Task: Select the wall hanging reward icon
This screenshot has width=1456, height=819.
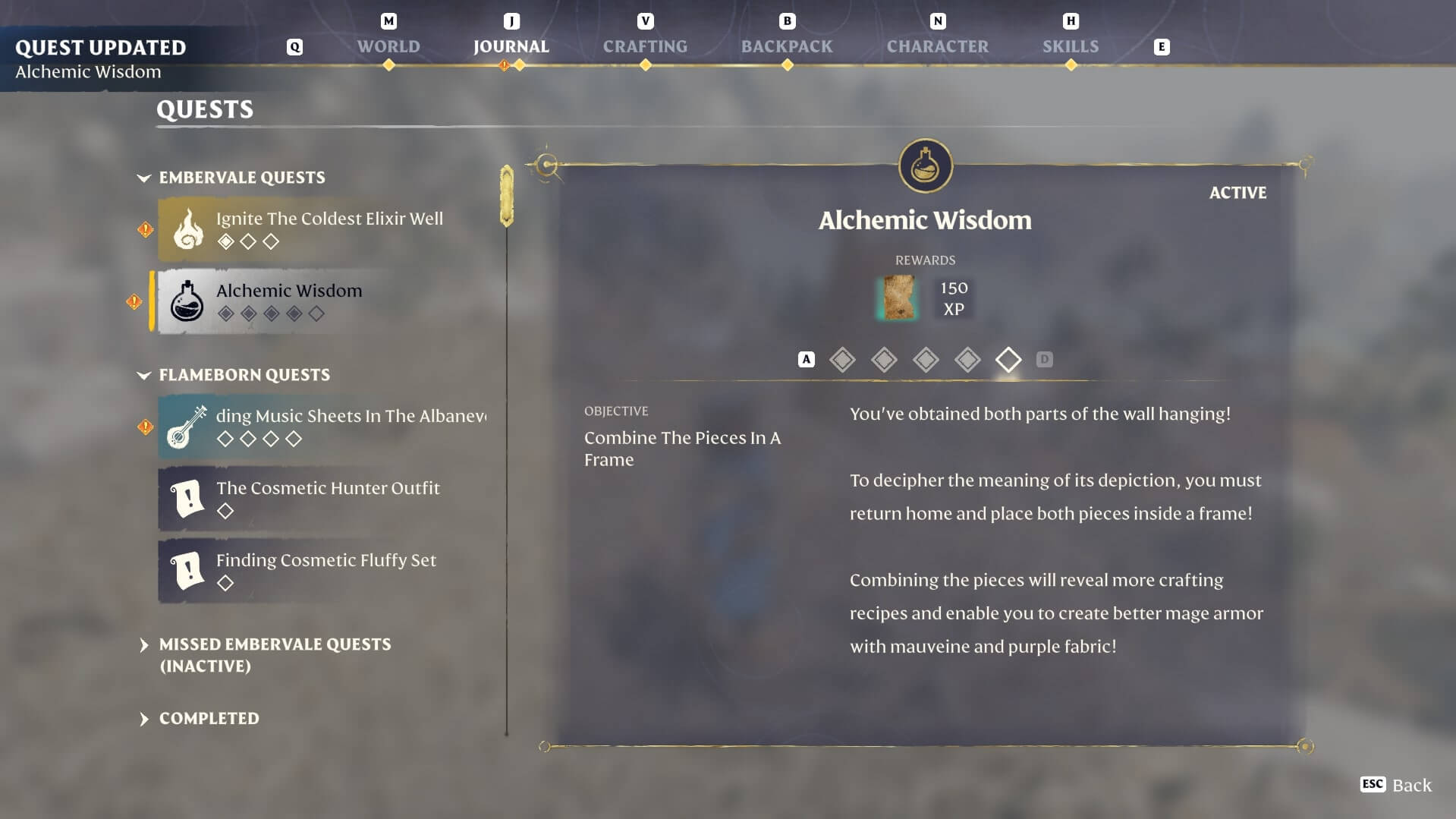Action: [898, 298]
